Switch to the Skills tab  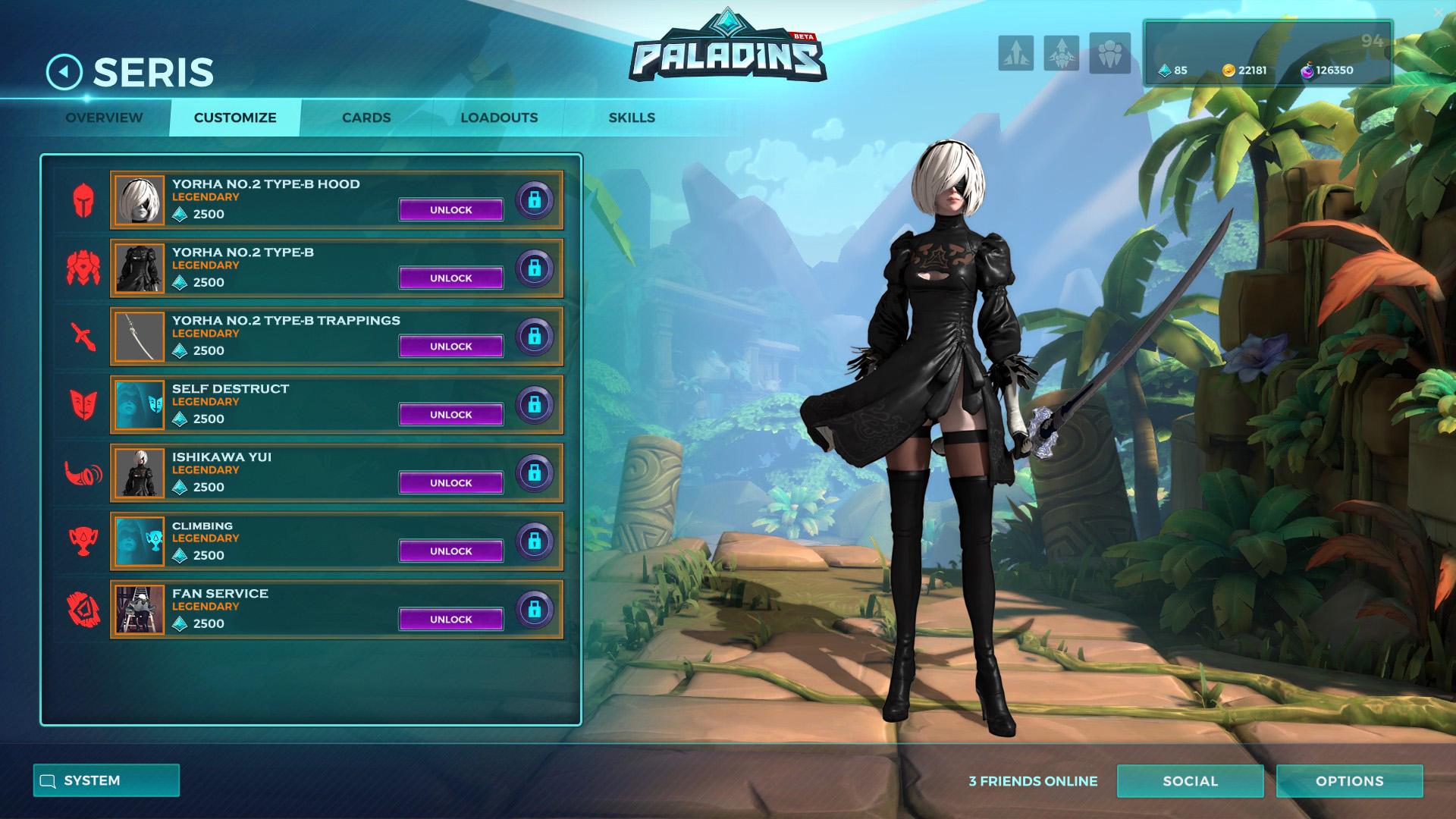coord(632,118)
